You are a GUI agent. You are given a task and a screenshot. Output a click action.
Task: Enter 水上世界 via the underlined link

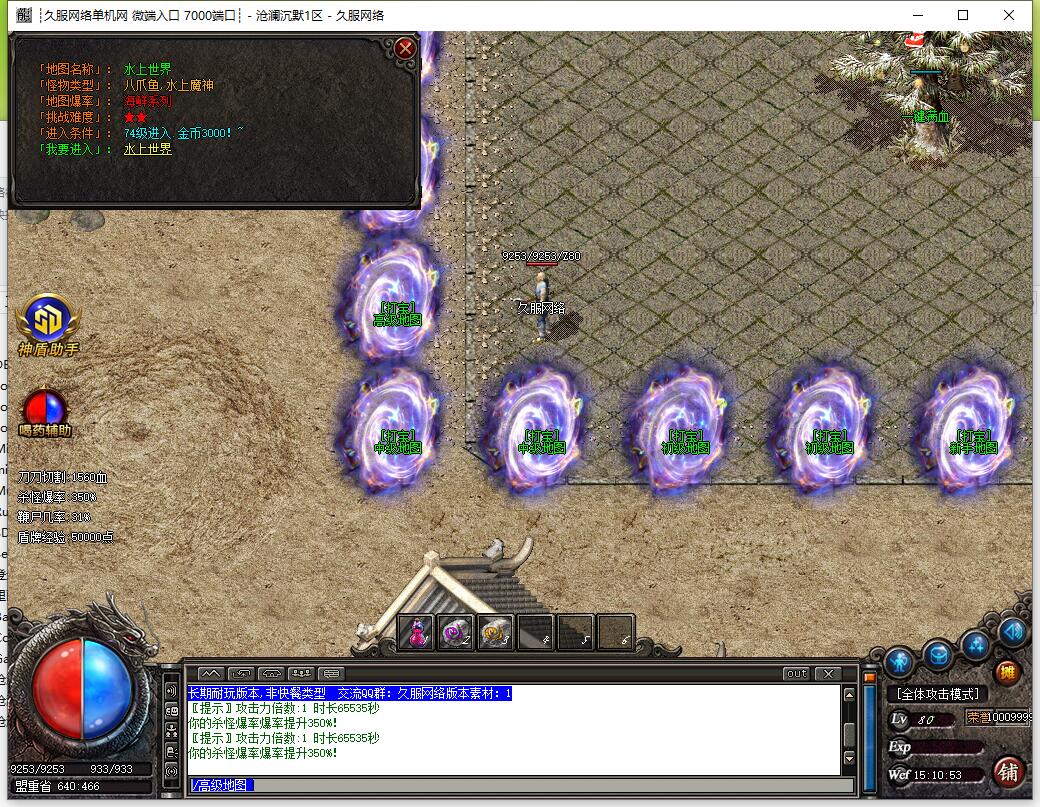(147, 149)
